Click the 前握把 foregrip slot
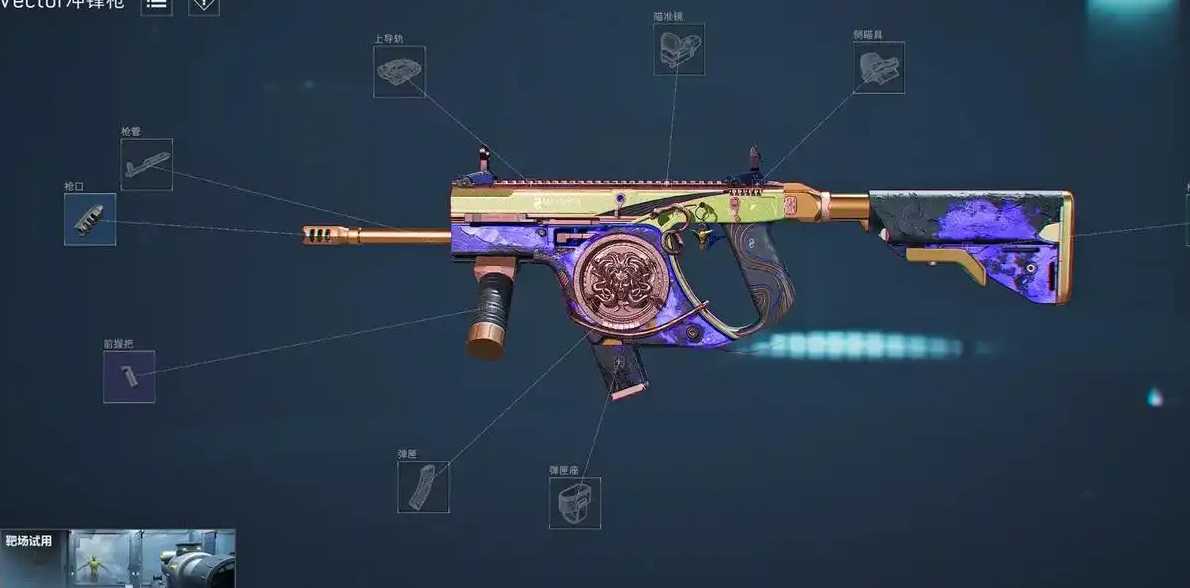This screenshot has width=1190, height=588. coord(129,377)
